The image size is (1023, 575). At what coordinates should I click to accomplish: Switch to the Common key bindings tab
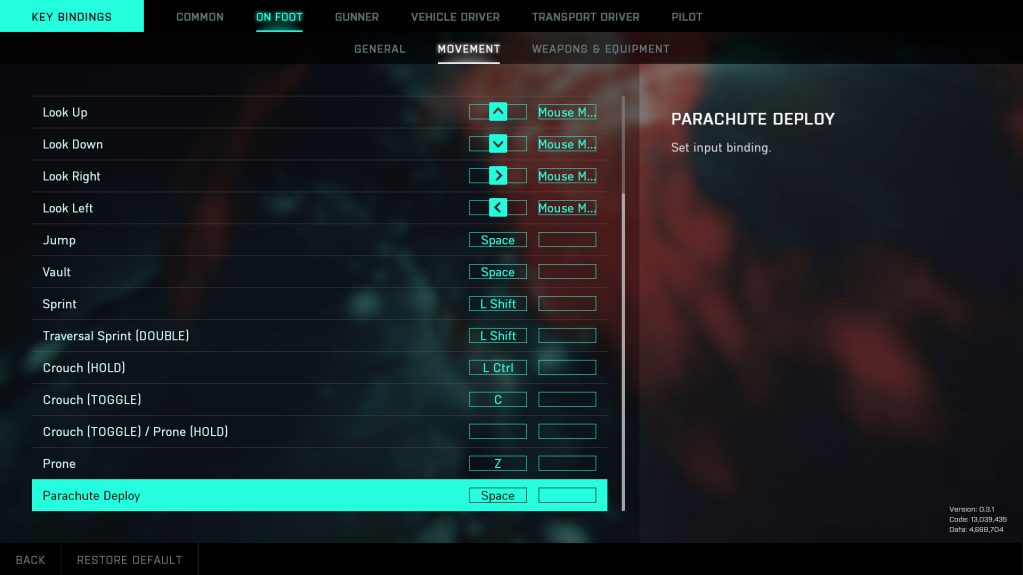[x=200, y=17]
